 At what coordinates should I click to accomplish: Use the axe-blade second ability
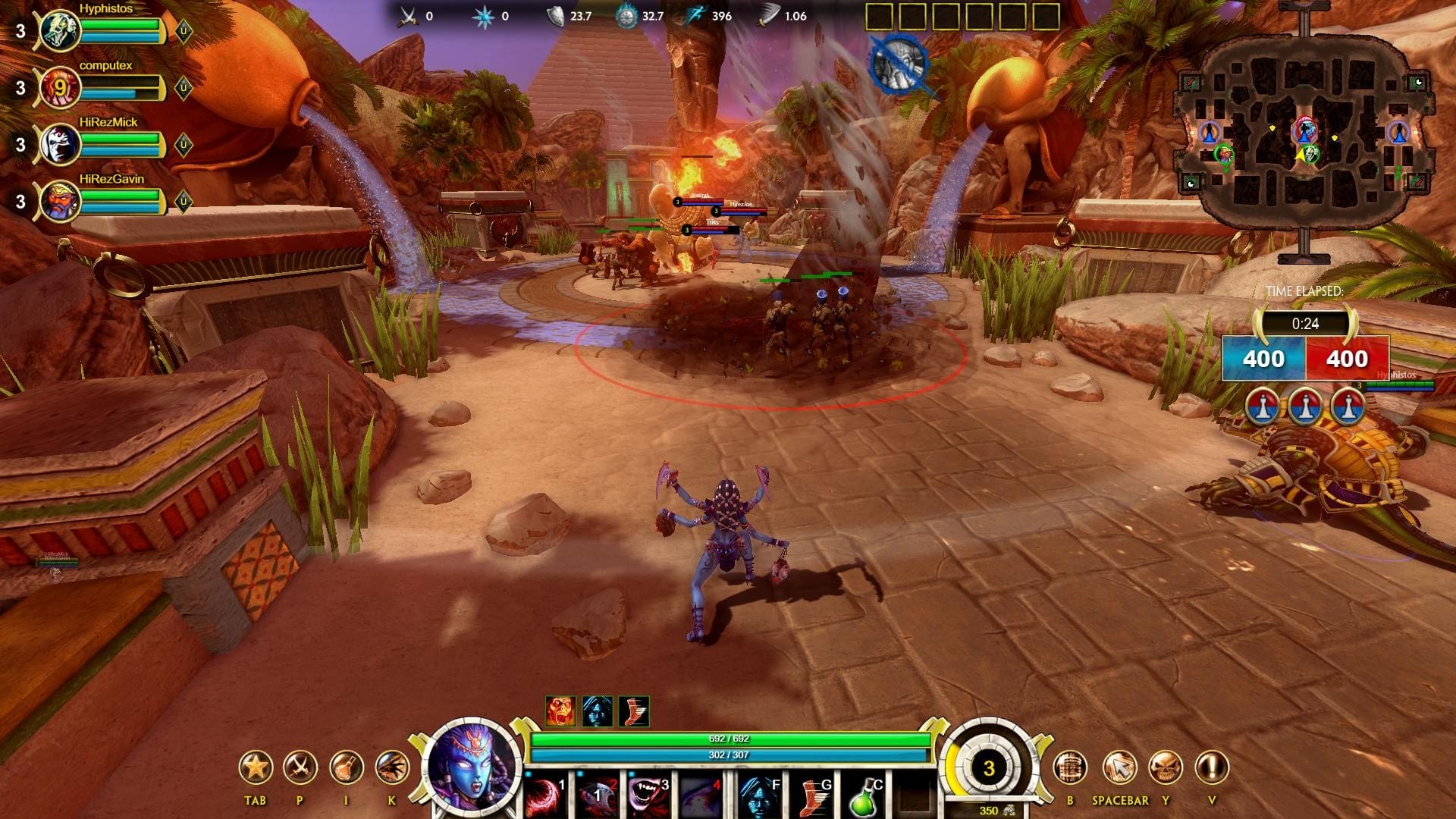point(598,795)
